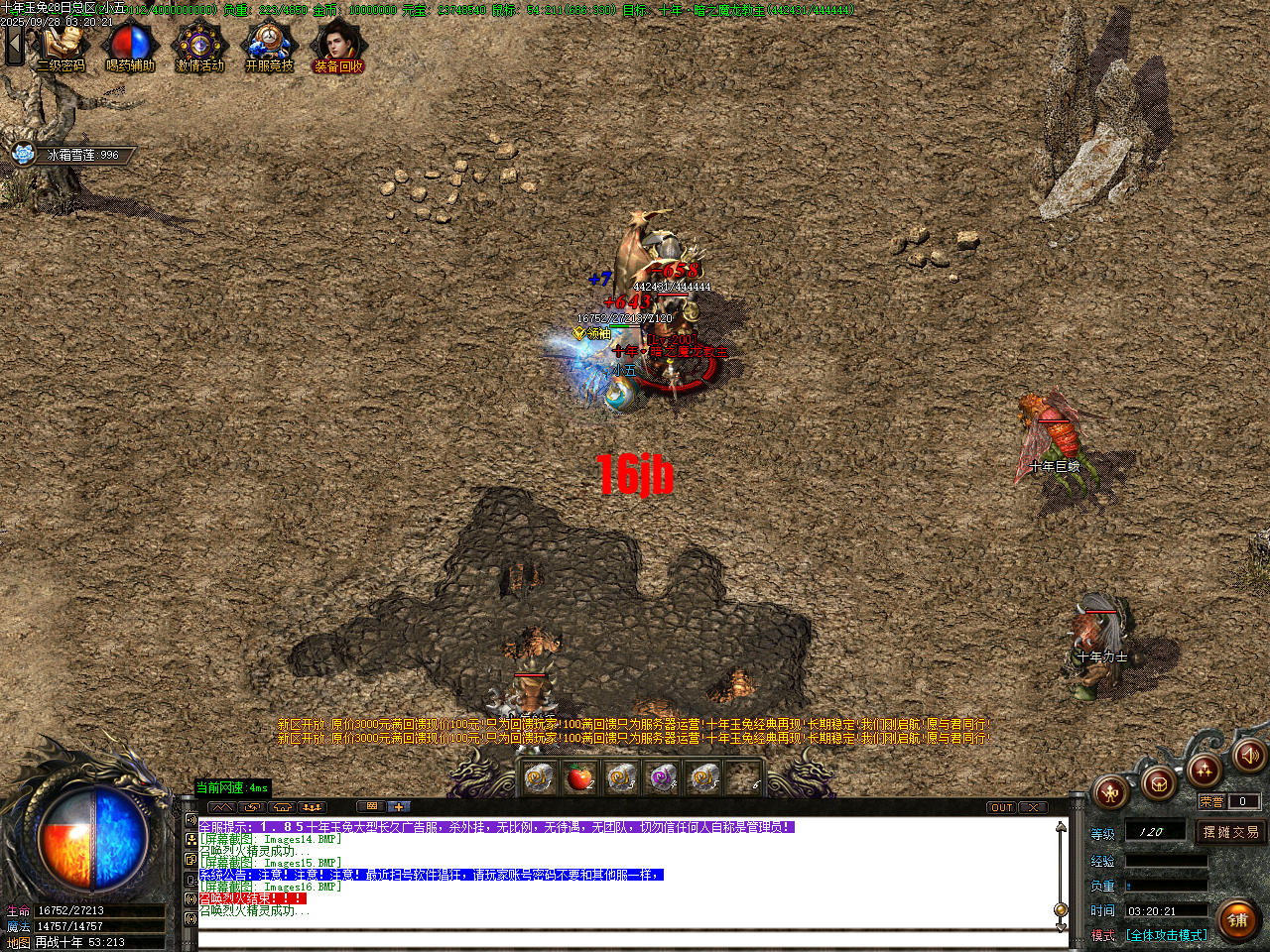
Task: Click the orange 铺 shop button
Action: click(x=1239, y=919)
